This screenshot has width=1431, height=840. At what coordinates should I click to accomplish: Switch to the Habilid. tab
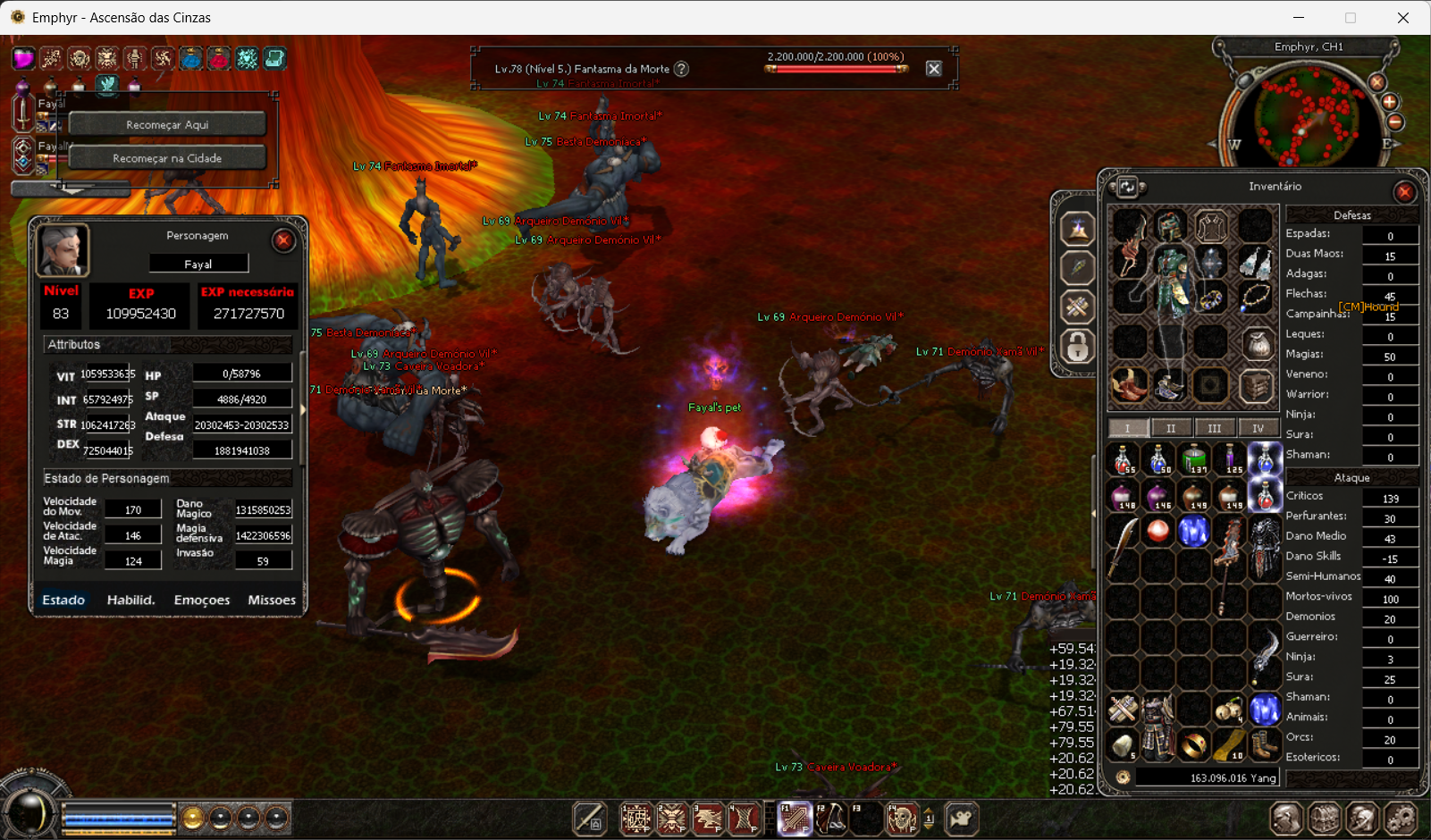[x=130, y=600]
